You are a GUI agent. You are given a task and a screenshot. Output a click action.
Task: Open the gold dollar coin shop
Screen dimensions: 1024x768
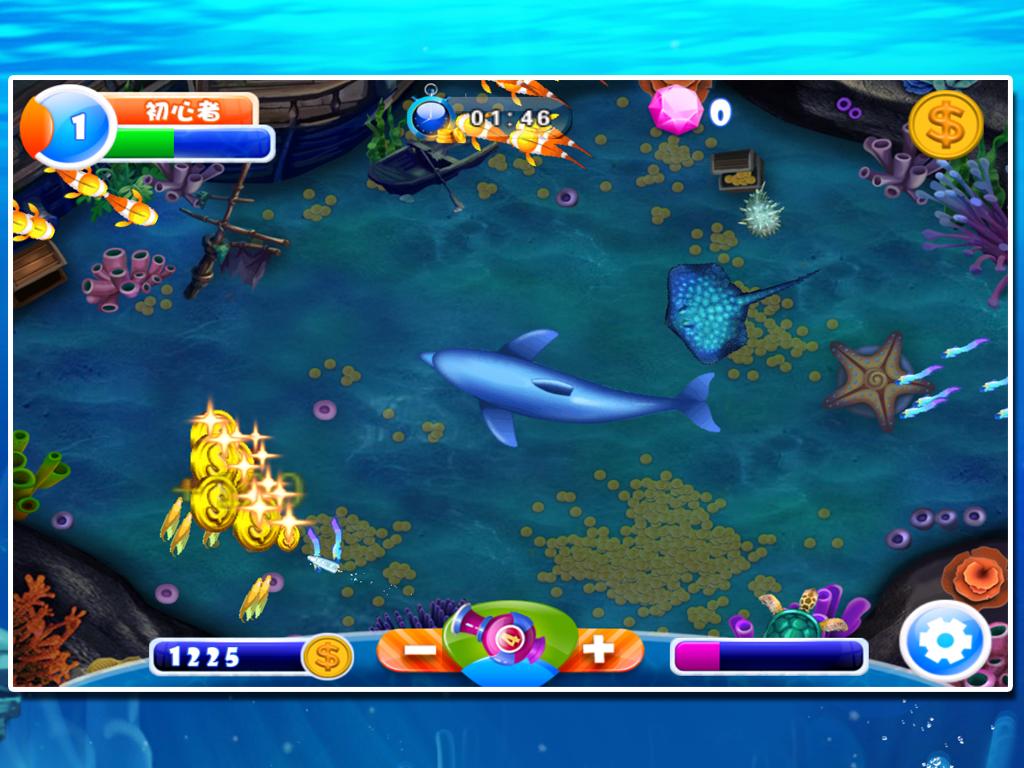pyautogui.click(x=945, y=125)
